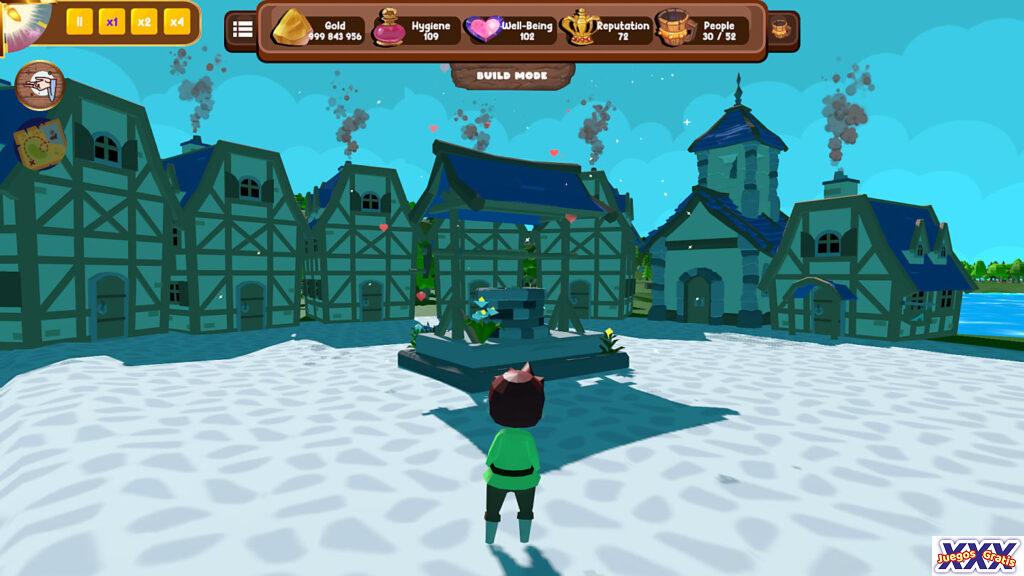Click the round pointing hand icon
The height and width of the screenshot is (576, 1024).
pos(40,87)
